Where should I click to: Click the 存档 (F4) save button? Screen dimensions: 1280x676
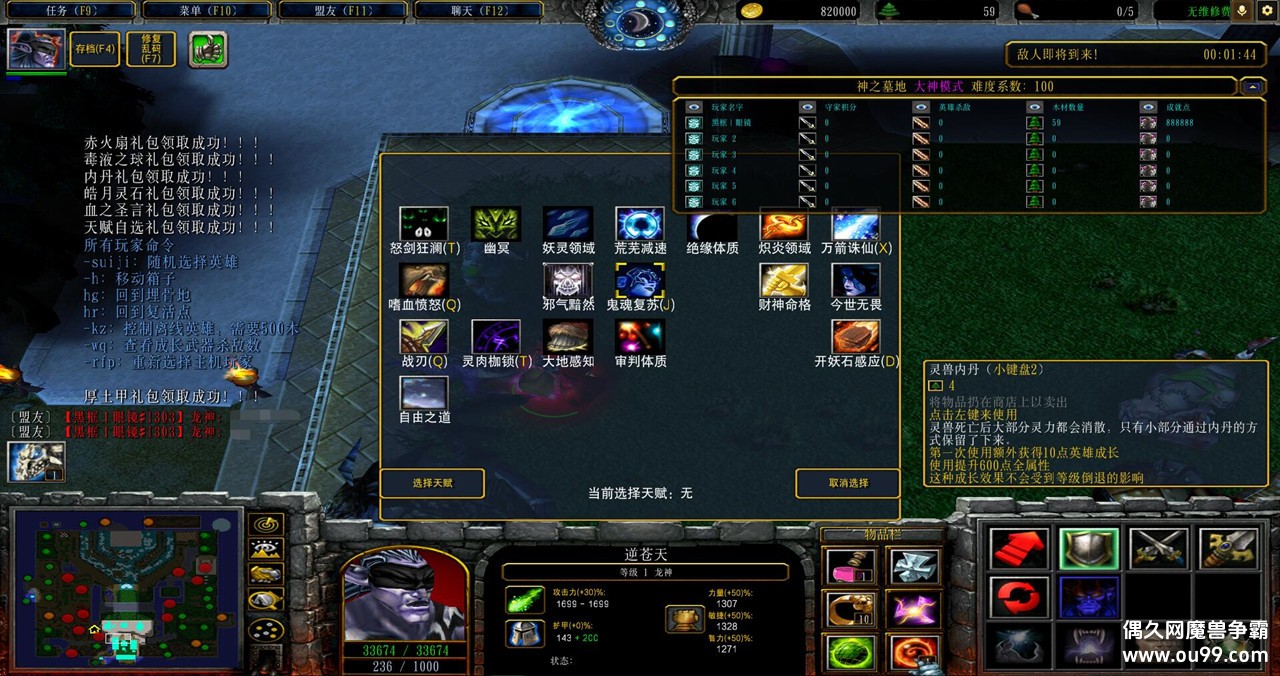(x=95, y=49)
